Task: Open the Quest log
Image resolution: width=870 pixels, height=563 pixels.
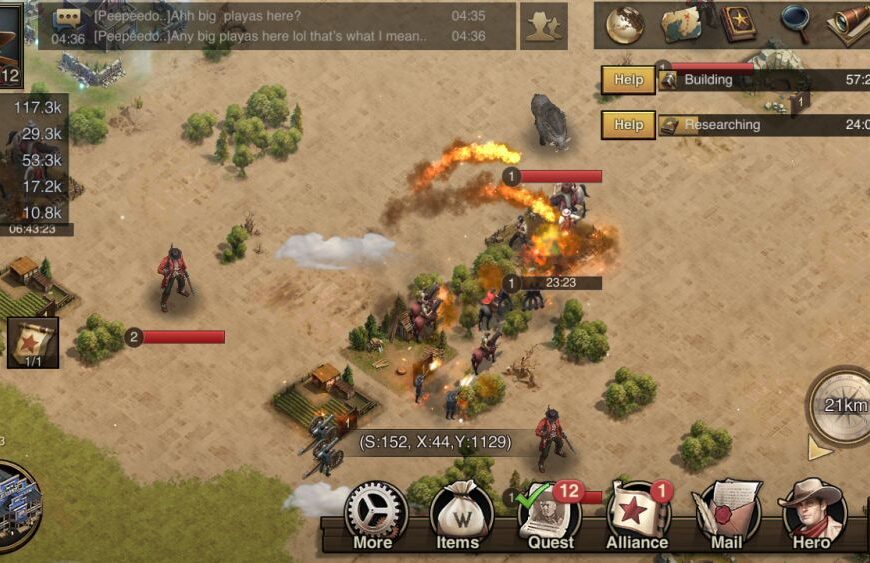Action: (x=549, y=514)
